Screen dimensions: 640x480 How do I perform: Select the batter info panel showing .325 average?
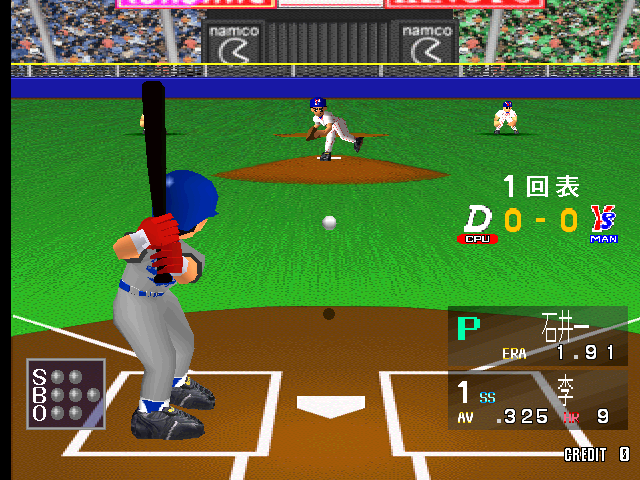(x=537, y=400)
